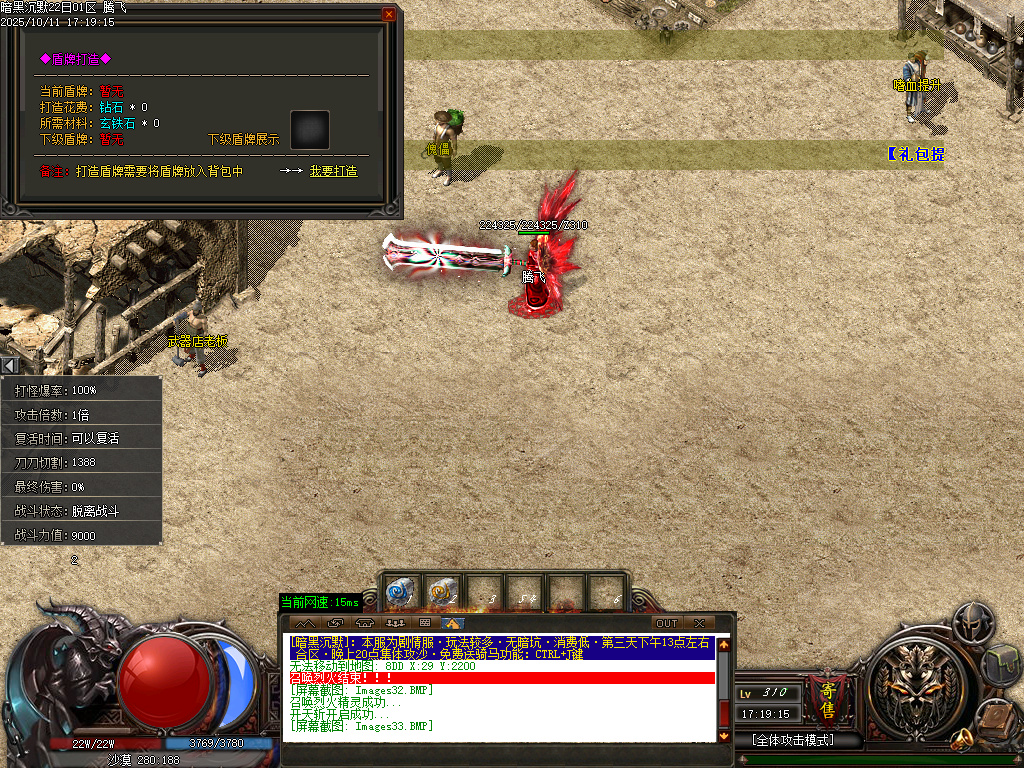Click the OUT button on chat bar
The image size is (1024, 768).
(666, 623)
